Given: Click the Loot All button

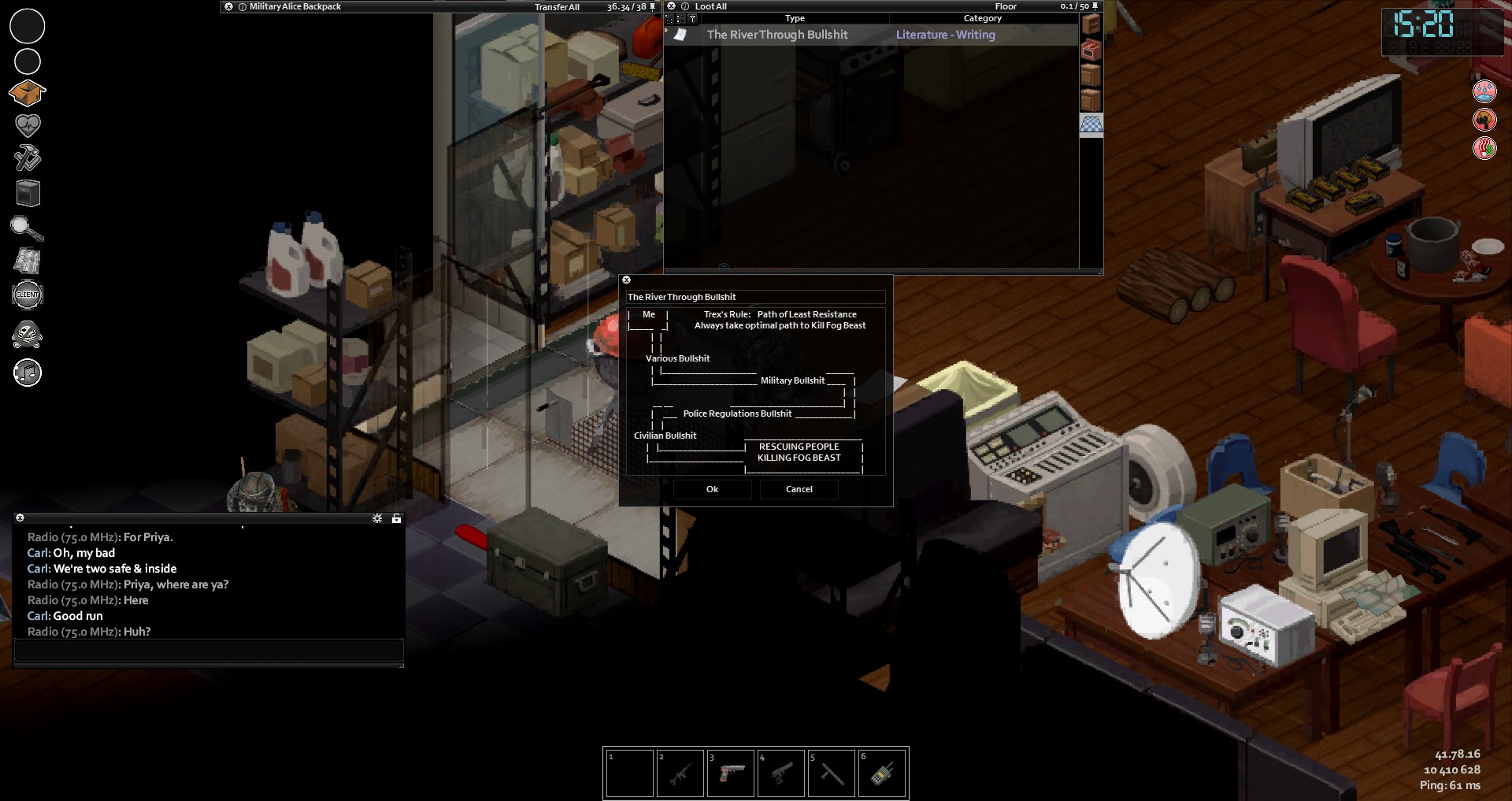Looking at the screenshot, I should click(x=710, y=6).
